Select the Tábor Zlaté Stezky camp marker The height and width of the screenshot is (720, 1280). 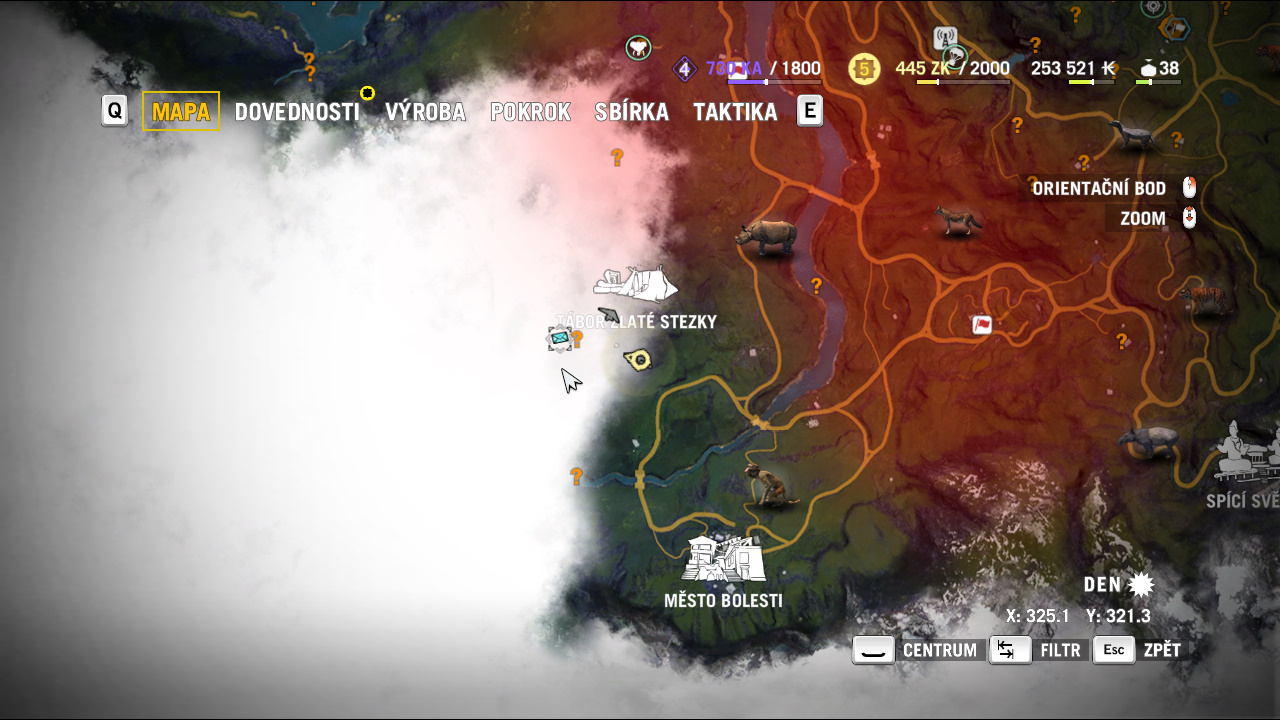point(635,283)
